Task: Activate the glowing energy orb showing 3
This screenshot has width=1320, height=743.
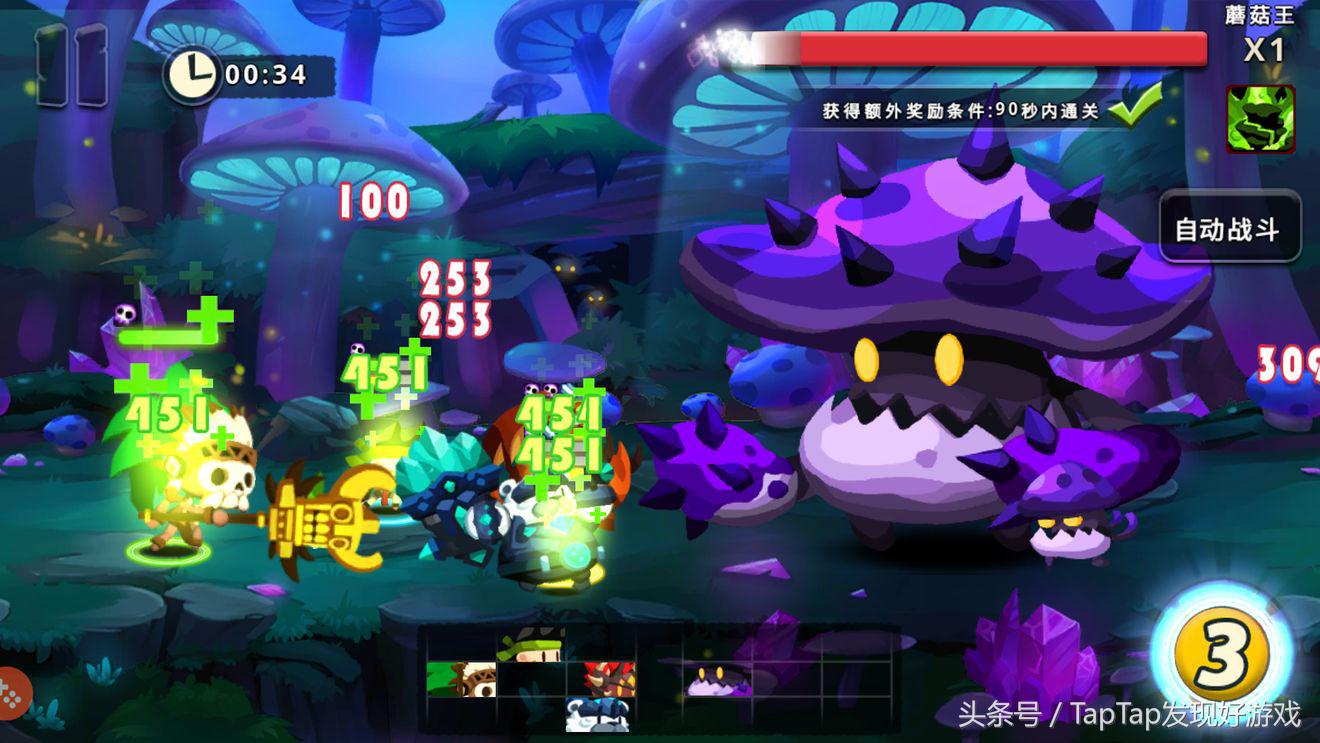Action: coord(1221,657)
